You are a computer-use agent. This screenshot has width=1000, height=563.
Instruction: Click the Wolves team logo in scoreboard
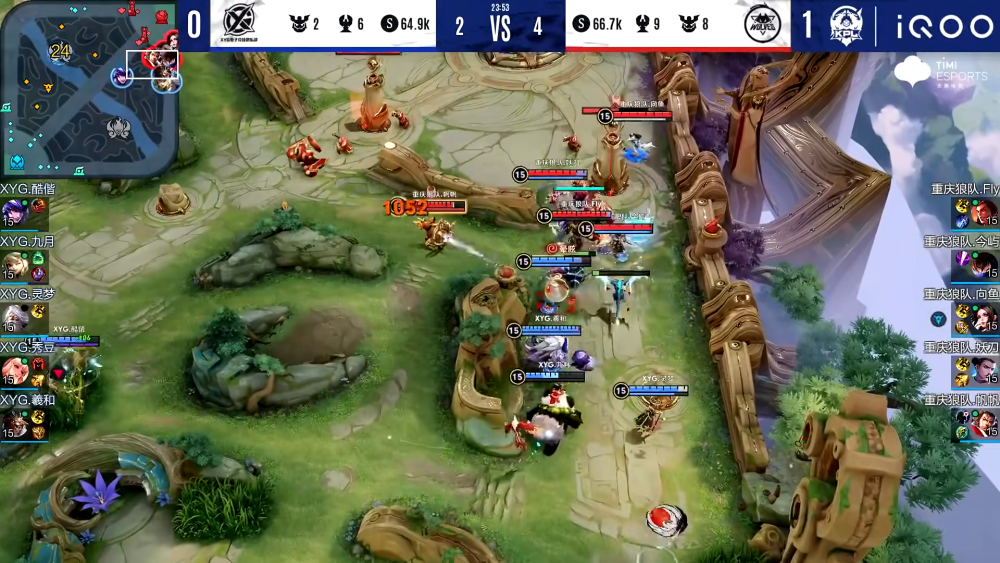[763, 23]
